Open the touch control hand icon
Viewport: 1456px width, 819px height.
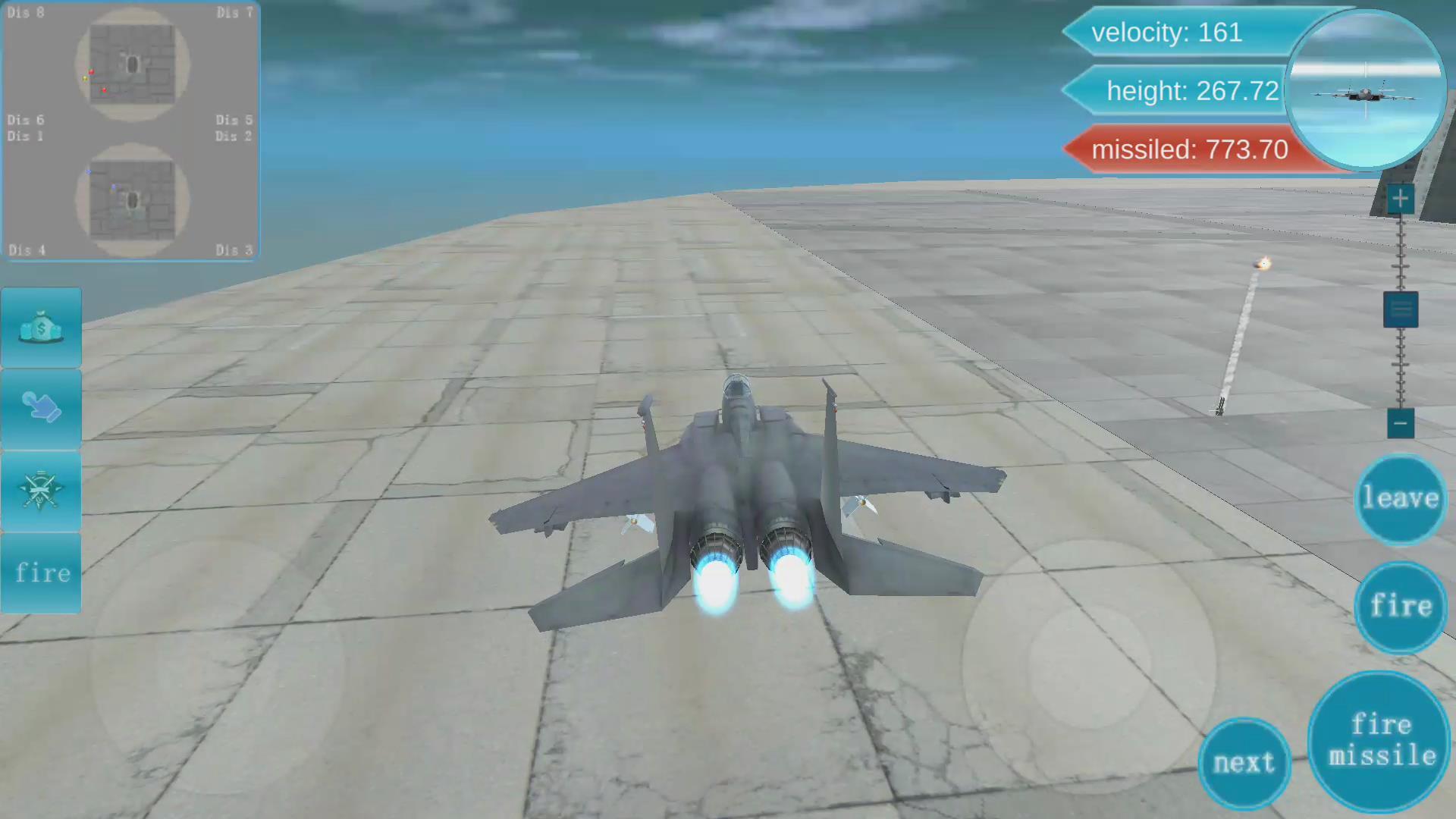tap(41, 409)
